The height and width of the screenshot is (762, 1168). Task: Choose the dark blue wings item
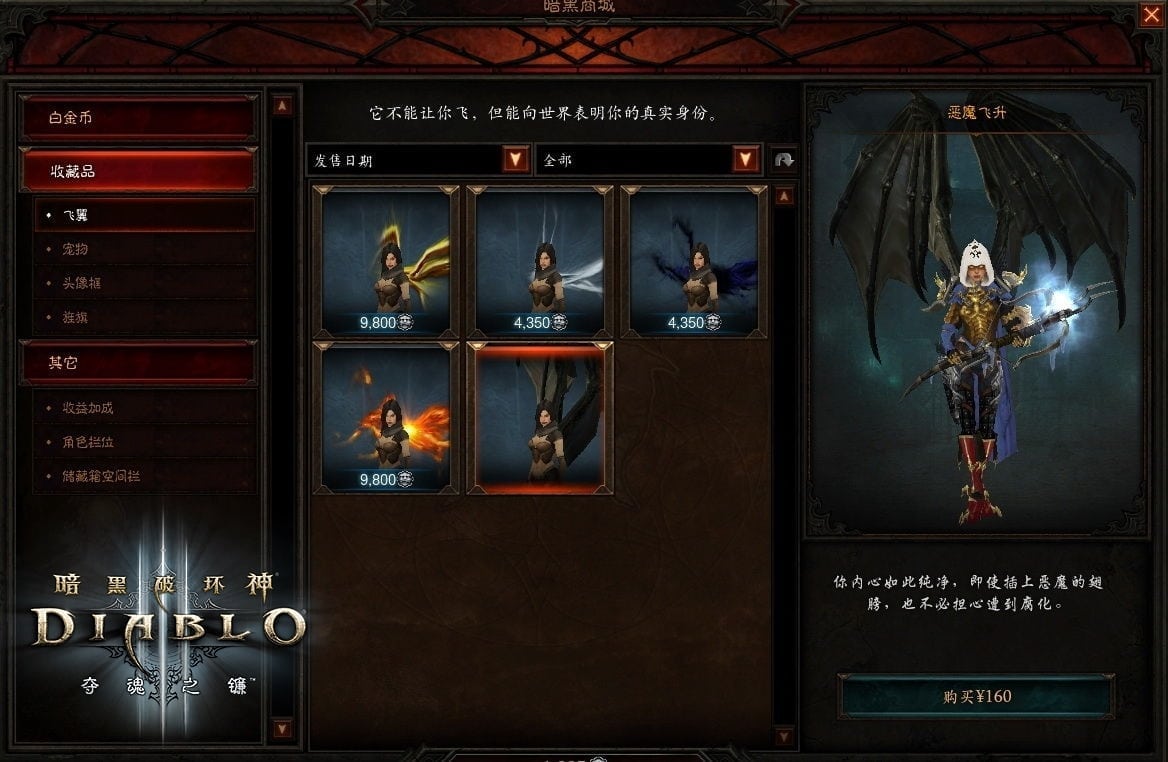click(694, 261)
